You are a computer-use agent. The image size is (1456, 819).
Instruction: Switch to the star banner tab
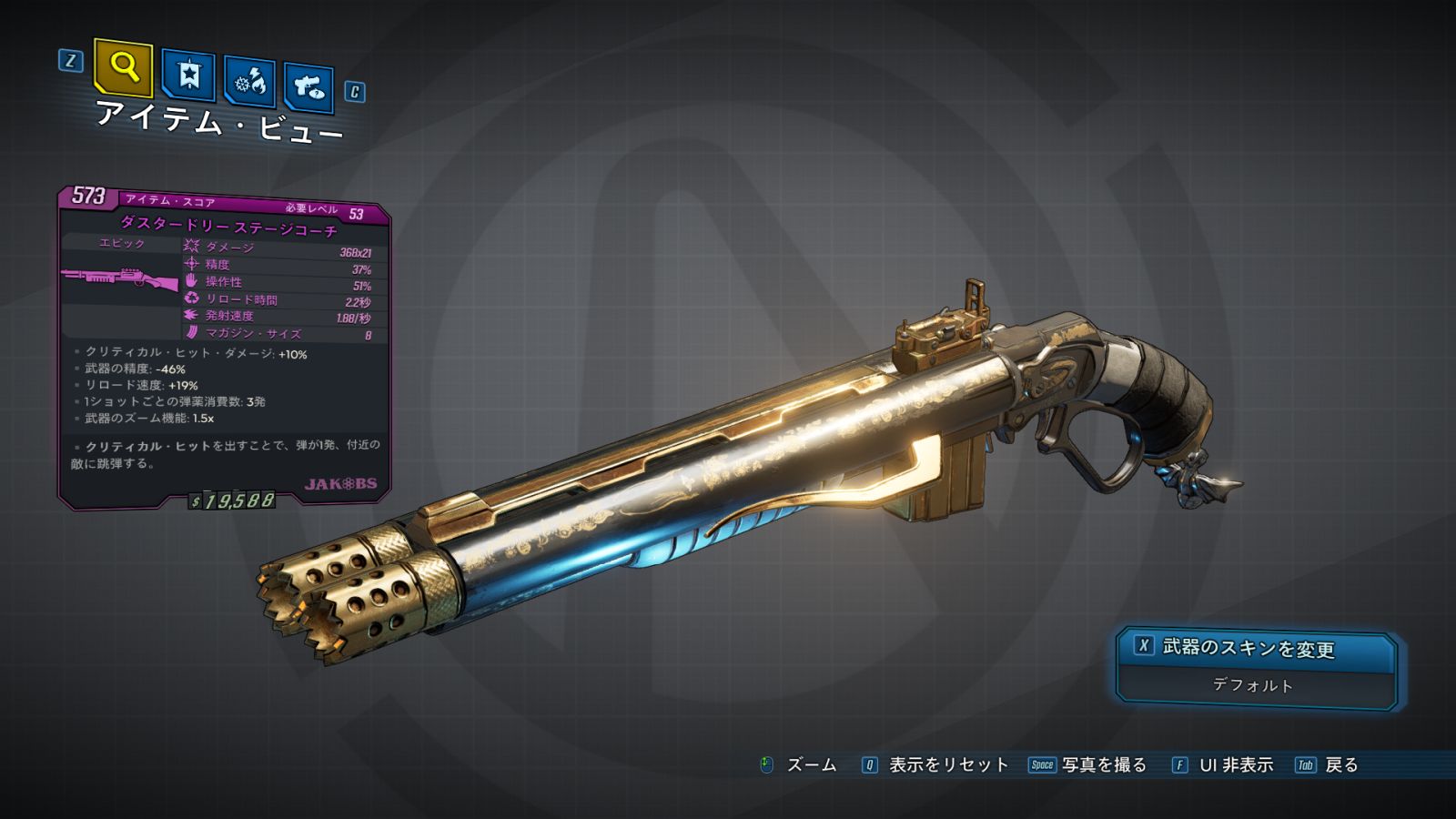pyautogui.click(x=188, y=76)
